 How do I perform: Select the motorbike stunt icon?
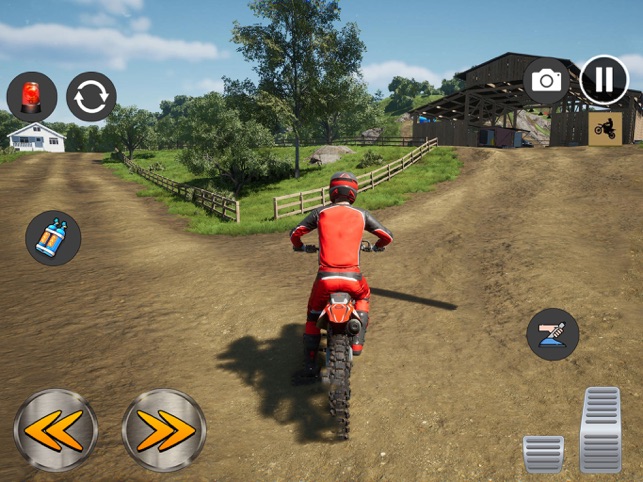605,127
